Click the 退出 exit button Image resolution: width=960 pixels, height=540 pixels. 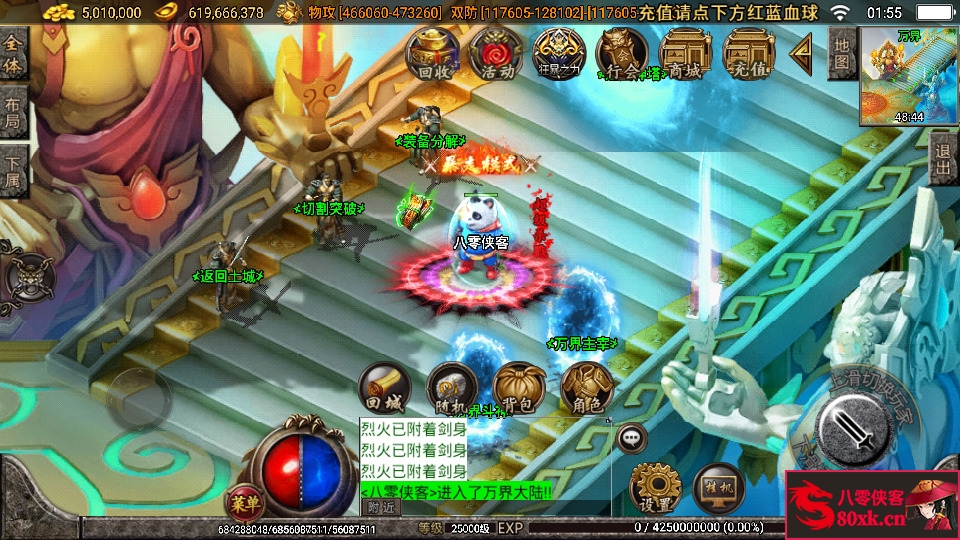coord(943,160)
